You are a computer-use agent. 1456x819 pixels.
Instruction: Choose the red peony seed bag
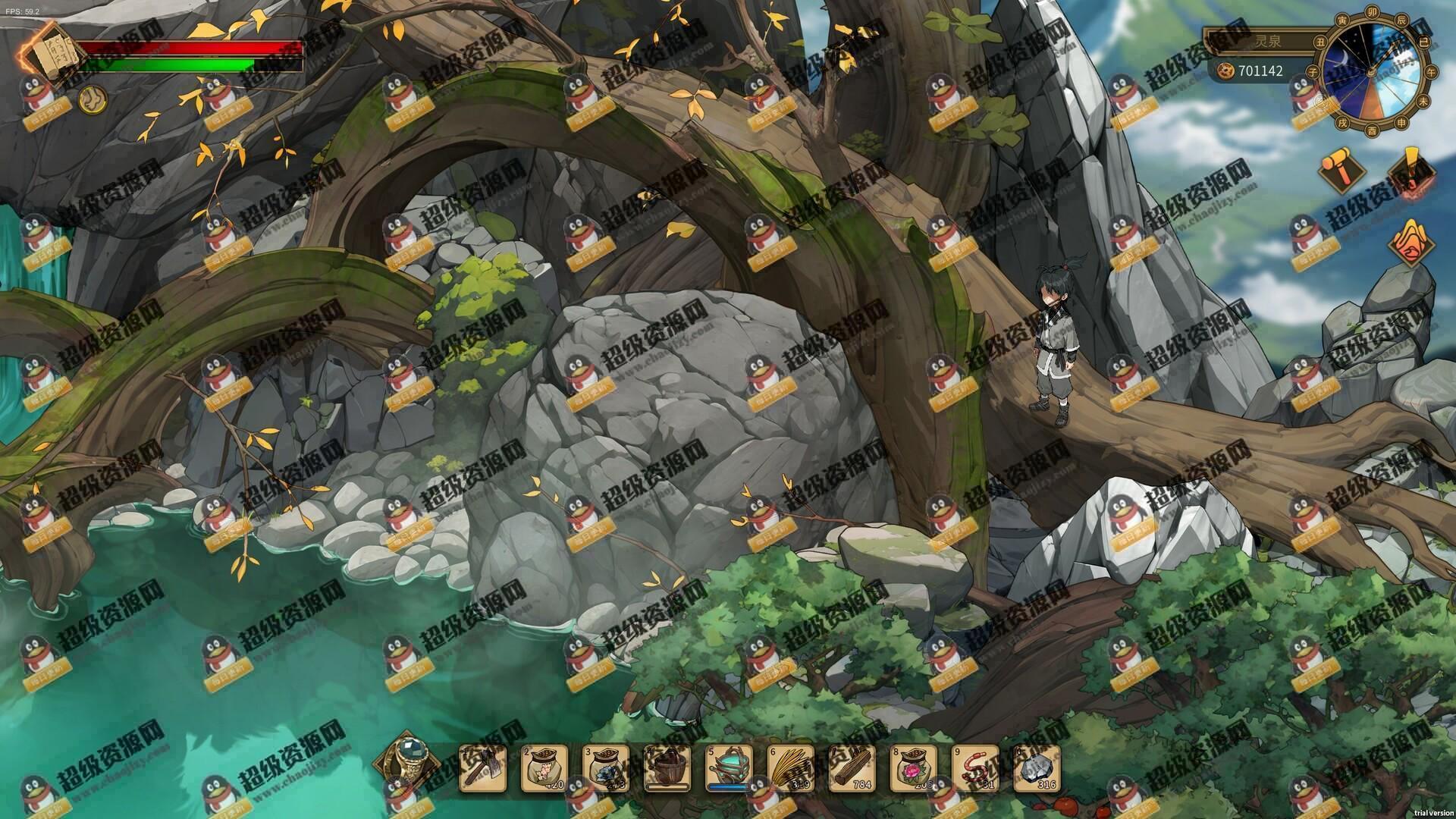pyautogui.click(x=914, y=767)
